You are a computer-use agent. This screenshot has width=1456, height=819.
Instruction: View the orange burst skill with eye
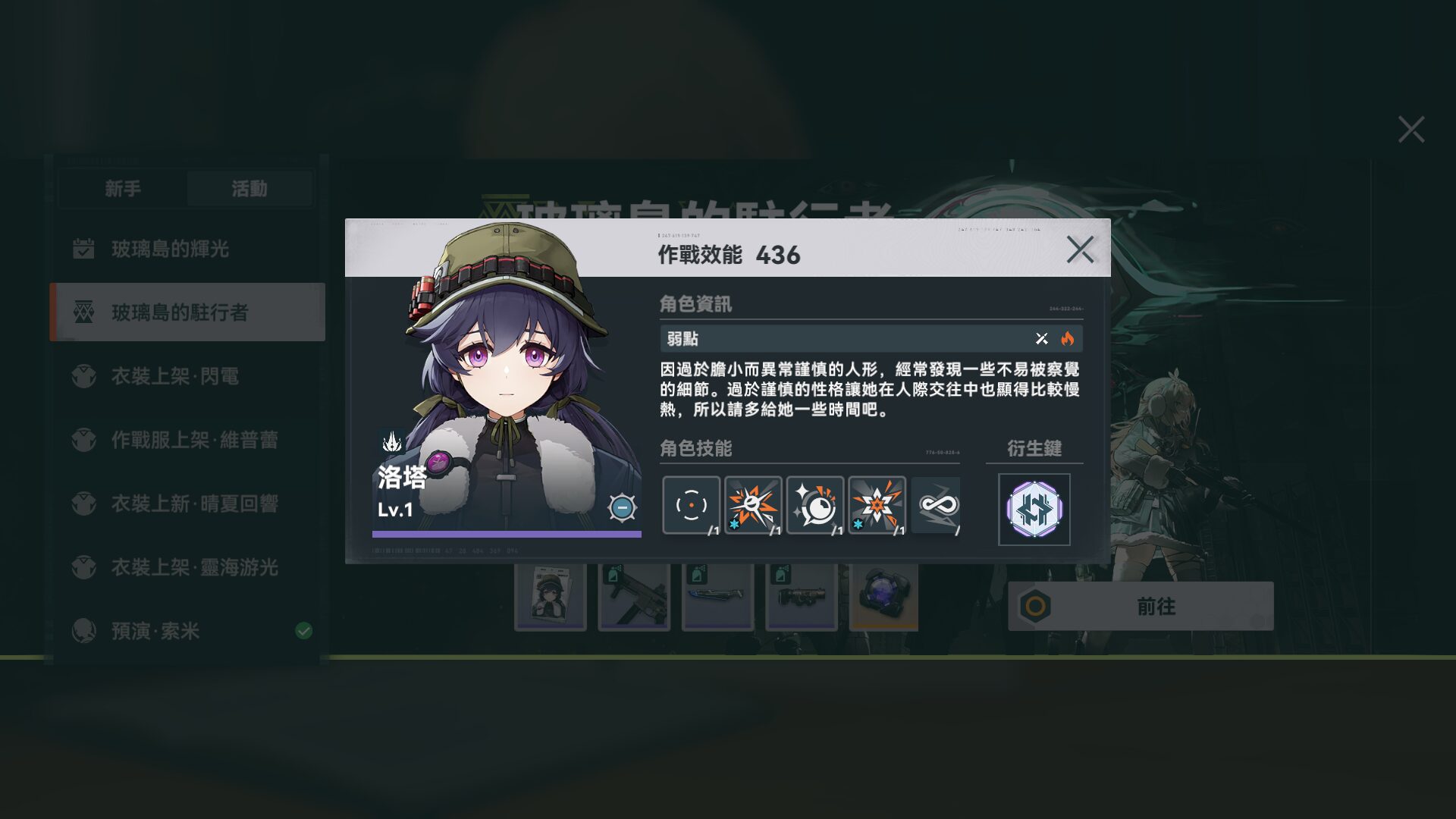(753, 505)
